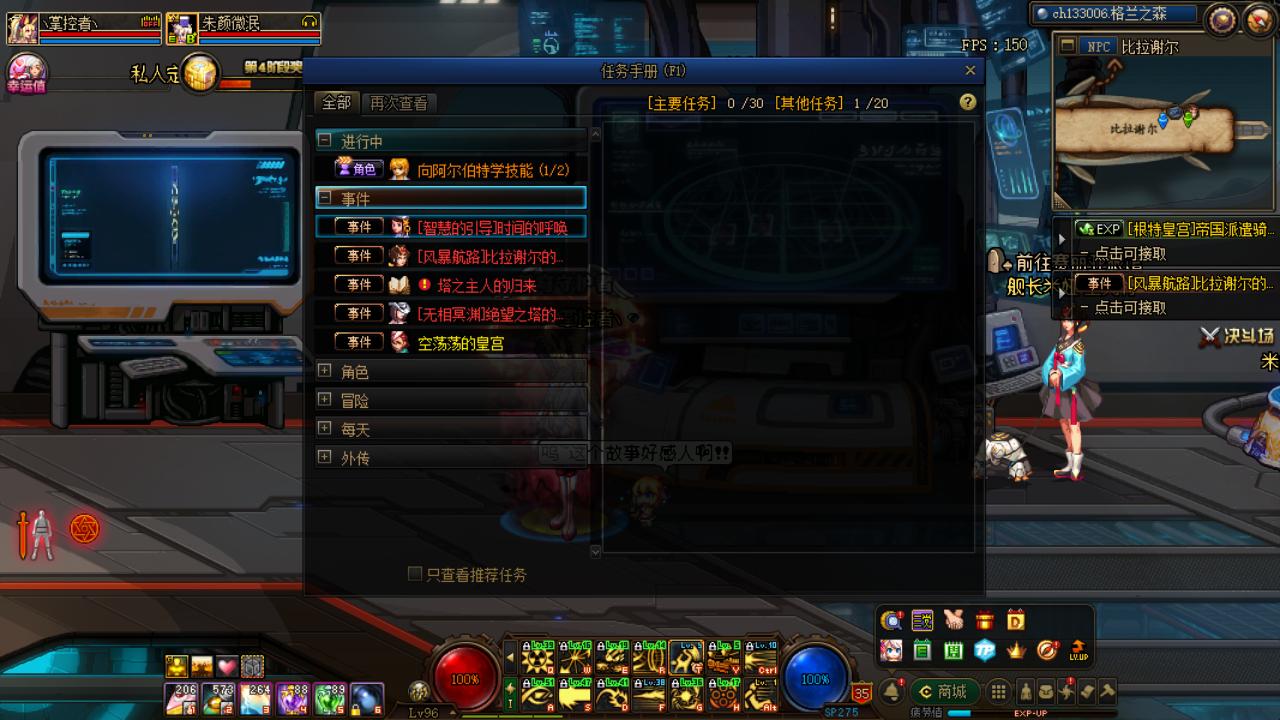Click the inventory bag icon near 商城
Viewport: 1280px width, 720px height.
pyautogui.click(x=1047, y=691)
